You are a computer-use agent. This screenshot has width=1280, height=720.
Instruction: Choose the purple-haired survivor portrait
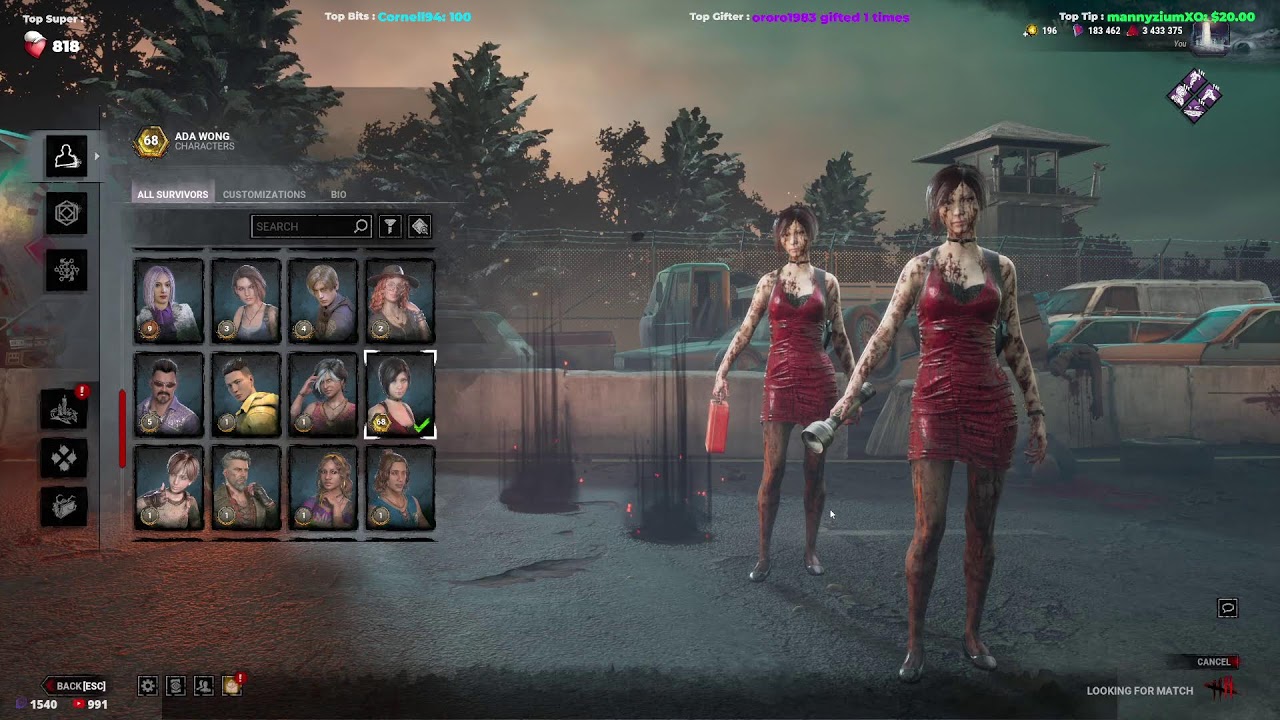[169, 301]
